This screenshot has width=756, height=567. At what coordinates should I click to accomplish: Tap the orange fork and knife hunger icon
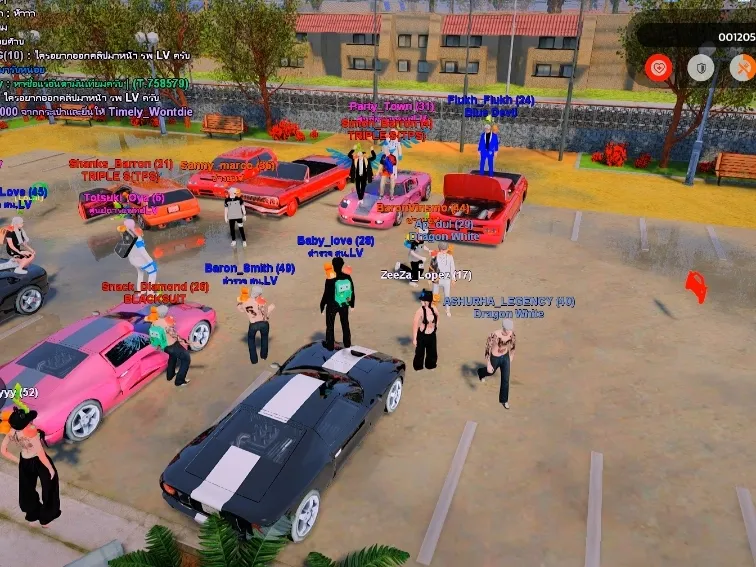[743, 68]
